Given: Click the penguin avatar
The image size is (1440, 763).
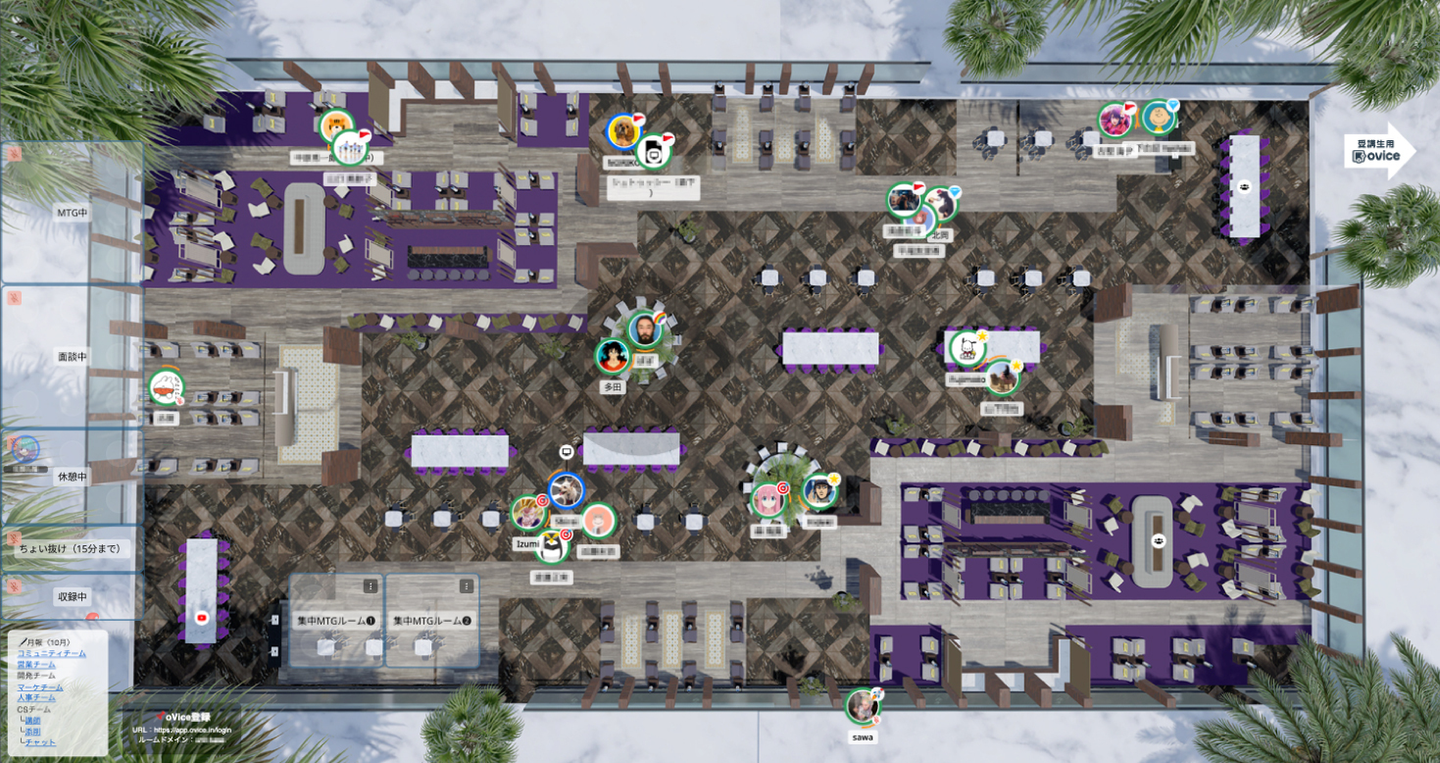Looking at the screenshot, I should pos(551,546).
